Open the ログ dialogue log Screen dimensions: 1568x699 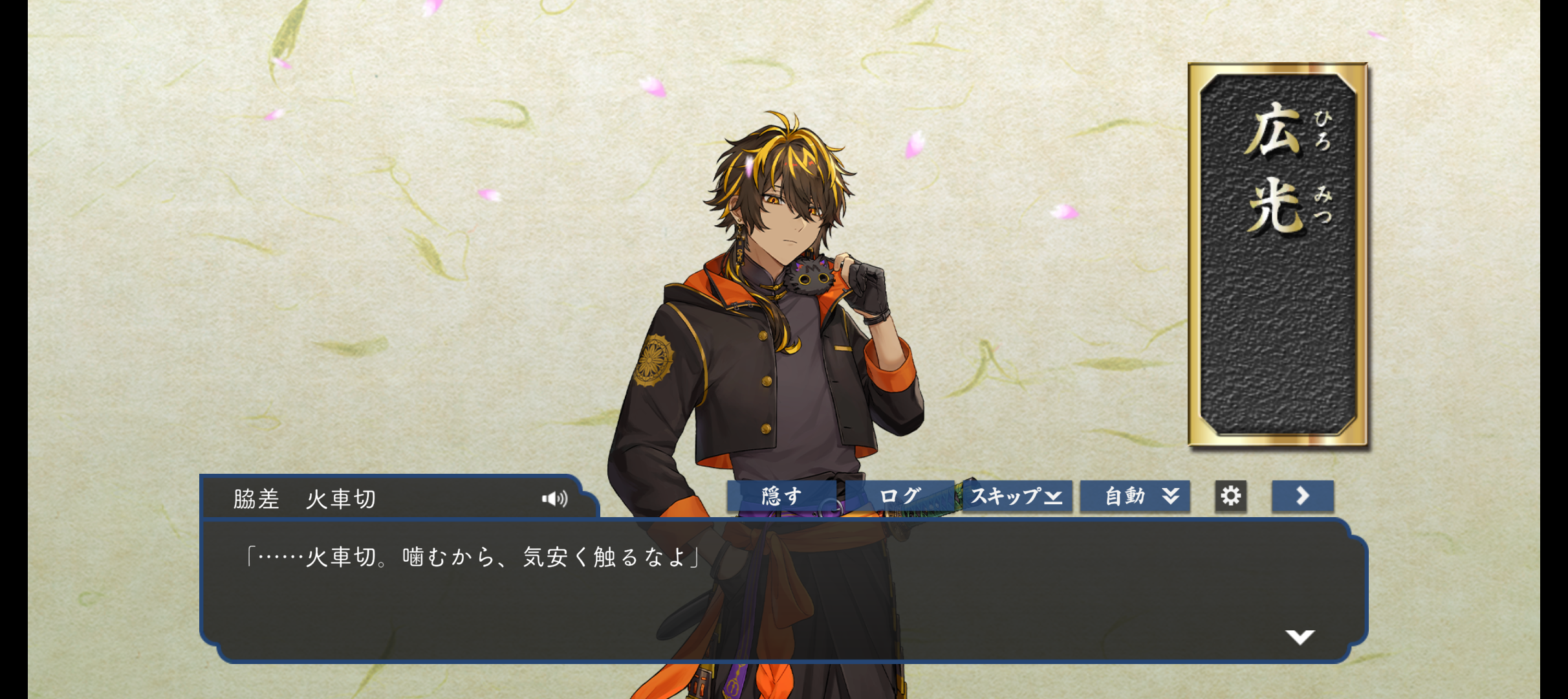(x=900, y=496)
